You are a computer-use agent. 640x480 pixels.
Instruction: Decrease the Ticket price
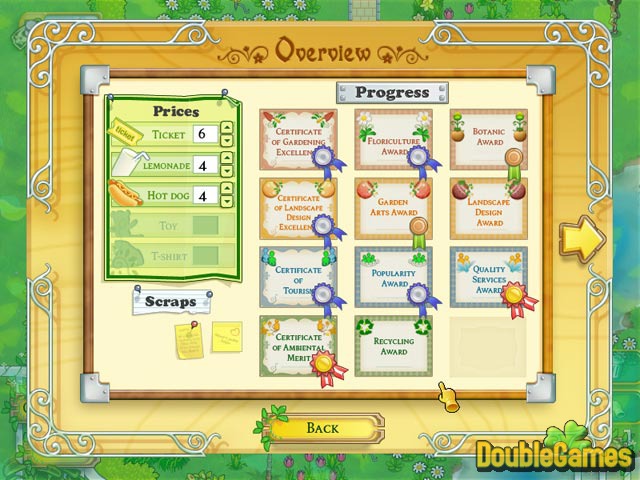[227, 141]
